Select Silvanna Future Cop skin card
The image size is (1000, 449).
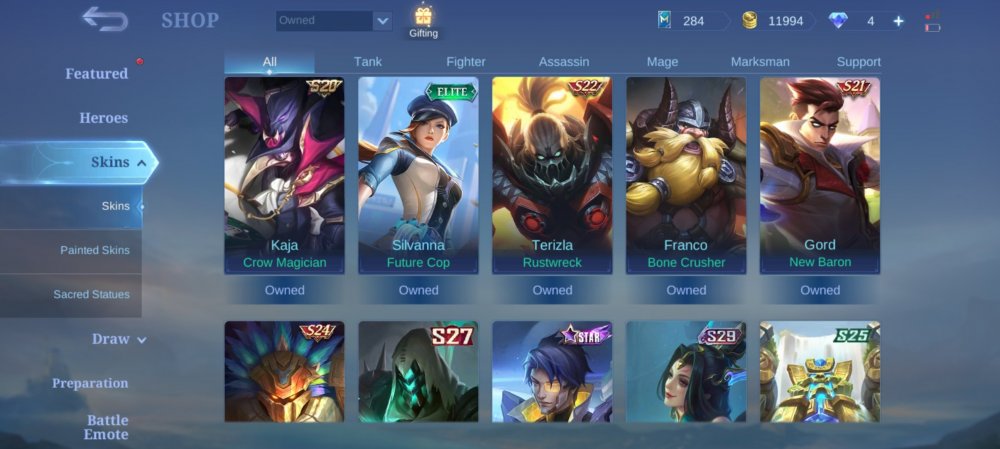(418, 175)
